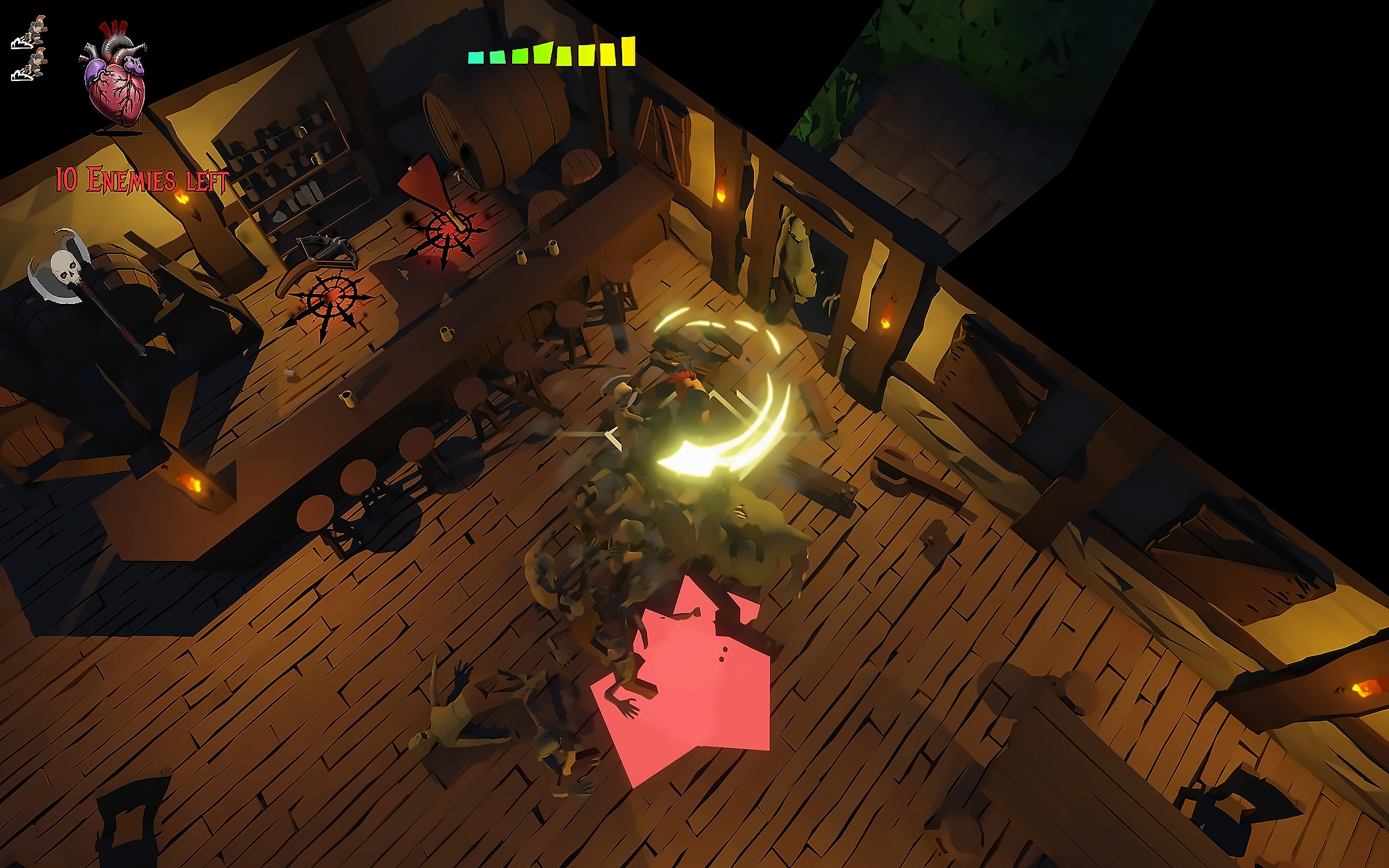This screenshot has width=1389, height=868.
Task: Click the enemies left objective tracker
Action: click(x=142, y=180)
